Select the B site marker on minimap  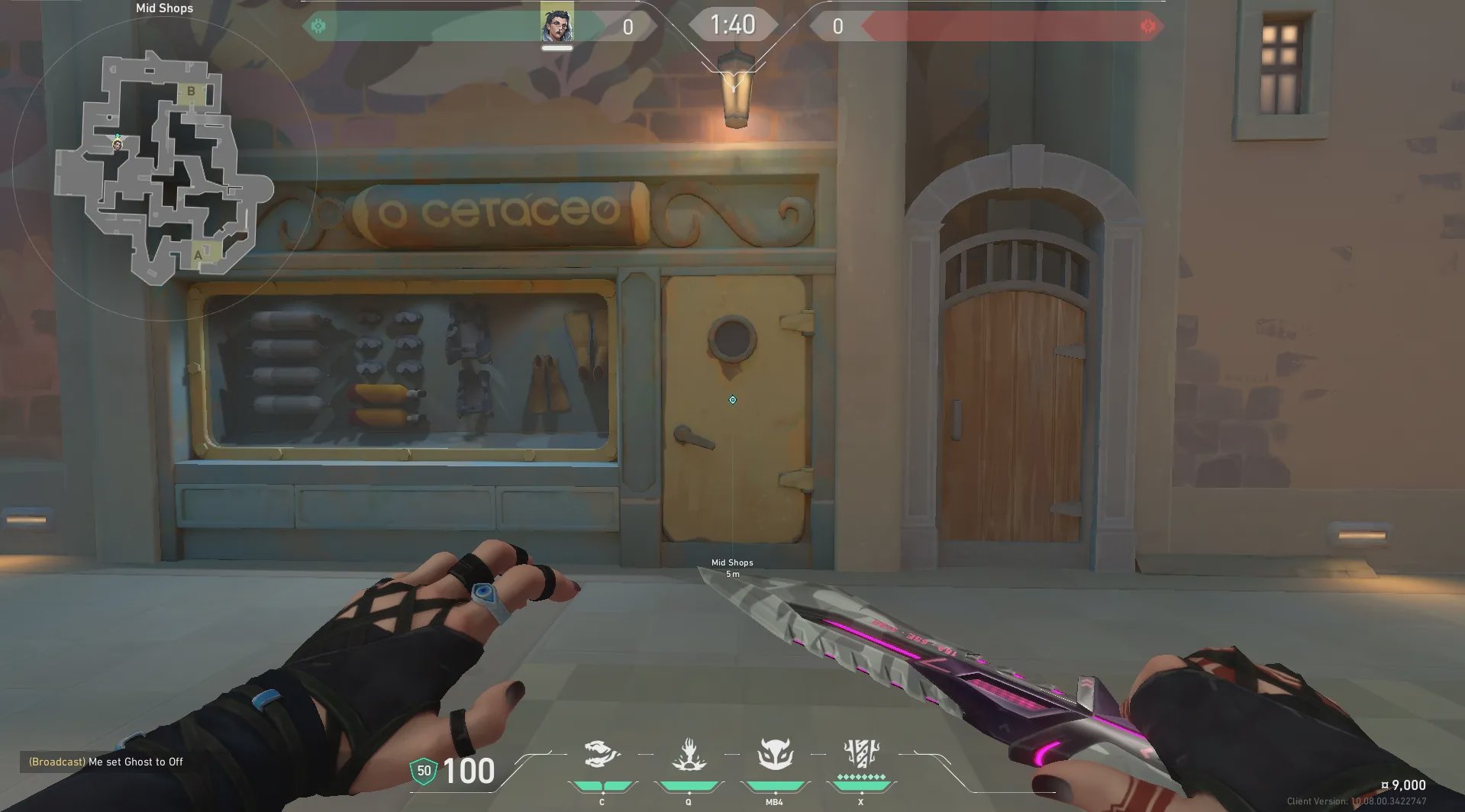click(191, 92)
